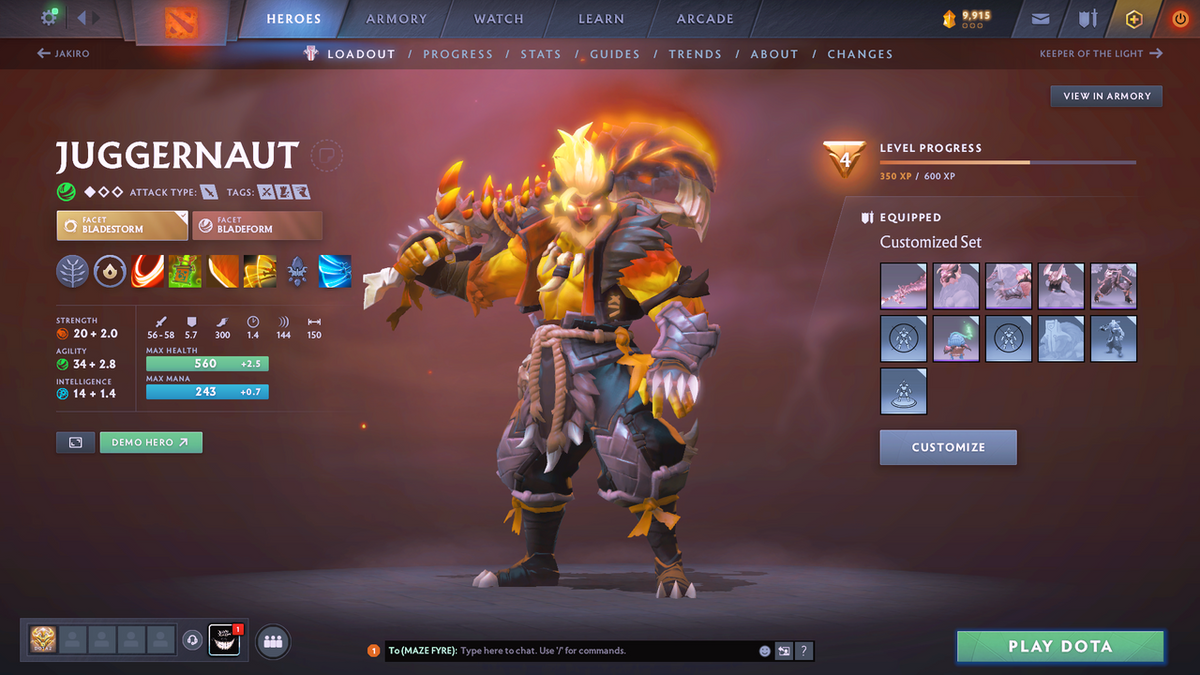1200x675 pixels.
Task: Select the Bladeform facet
Action: (x=258, y=225)
